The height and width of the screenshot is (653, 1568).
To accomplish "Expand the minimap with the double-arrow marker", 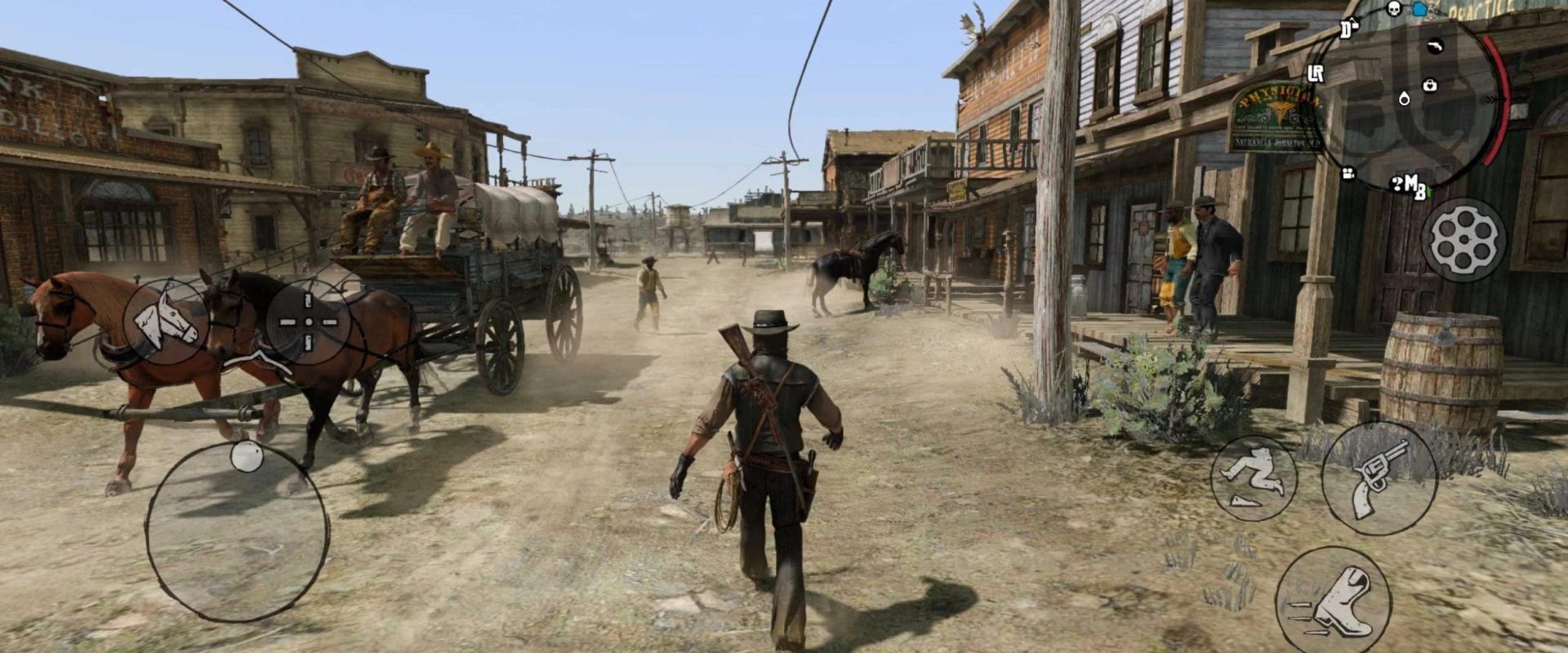I will point(1493,100).
